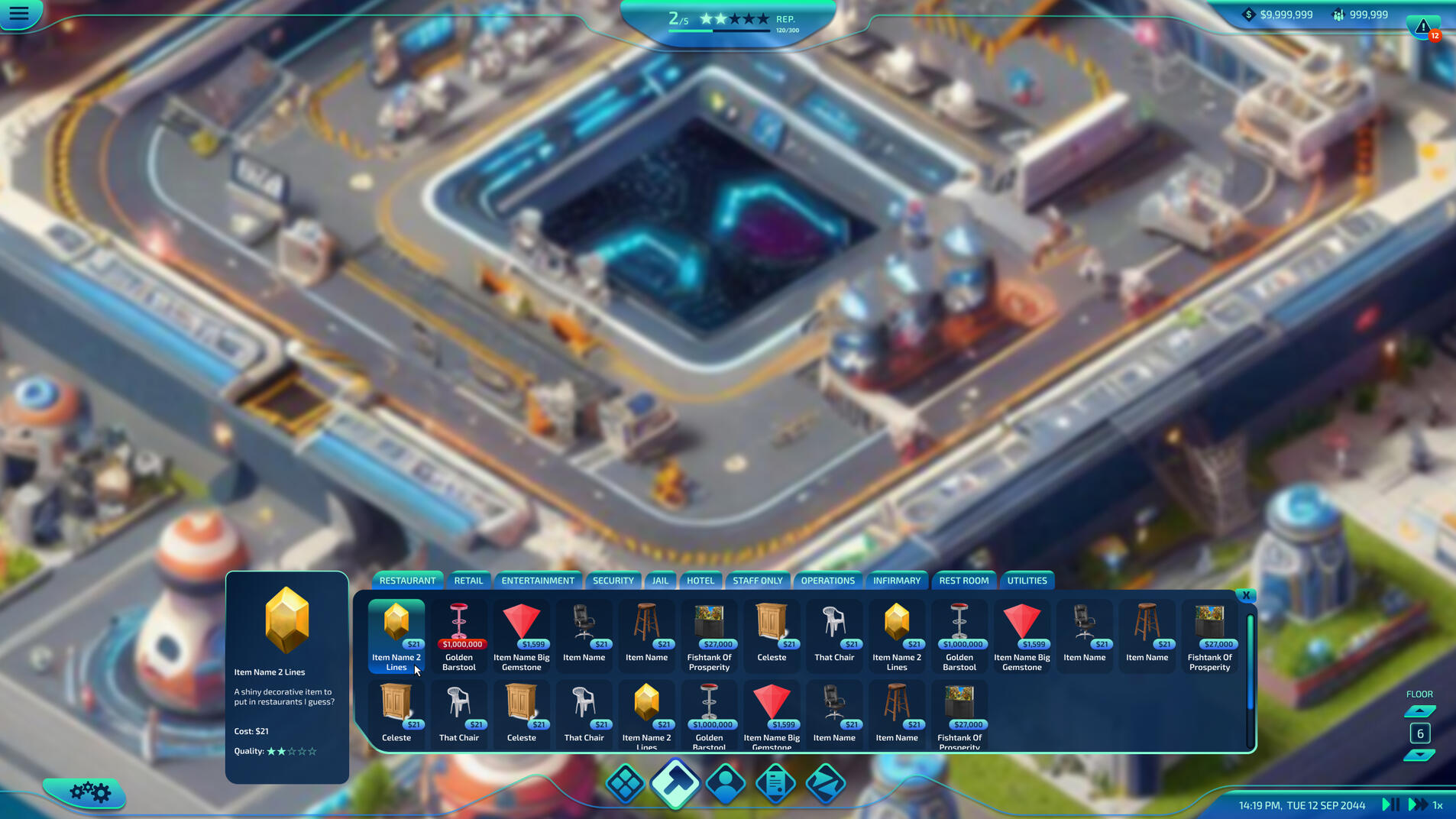
Task: Switch to the INFIRMARY tab
Action: (896, 580)
